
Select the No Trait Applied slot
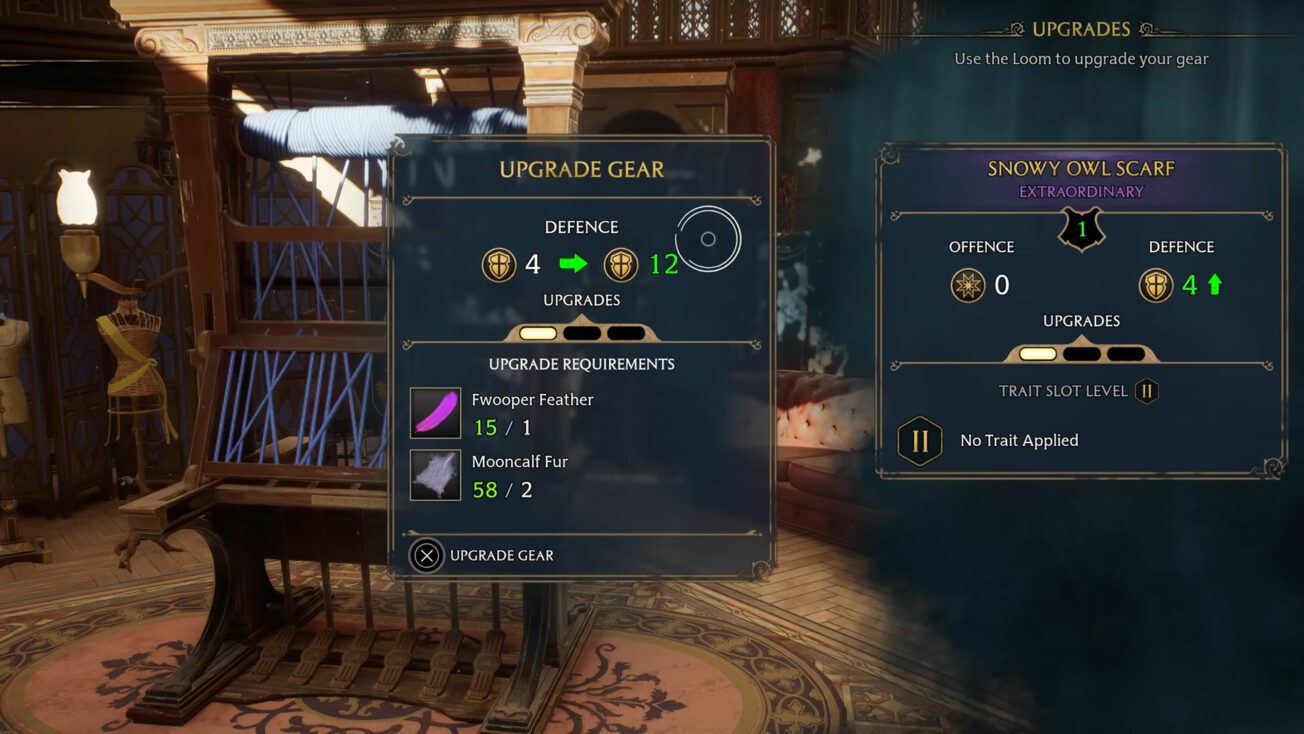1019,440
